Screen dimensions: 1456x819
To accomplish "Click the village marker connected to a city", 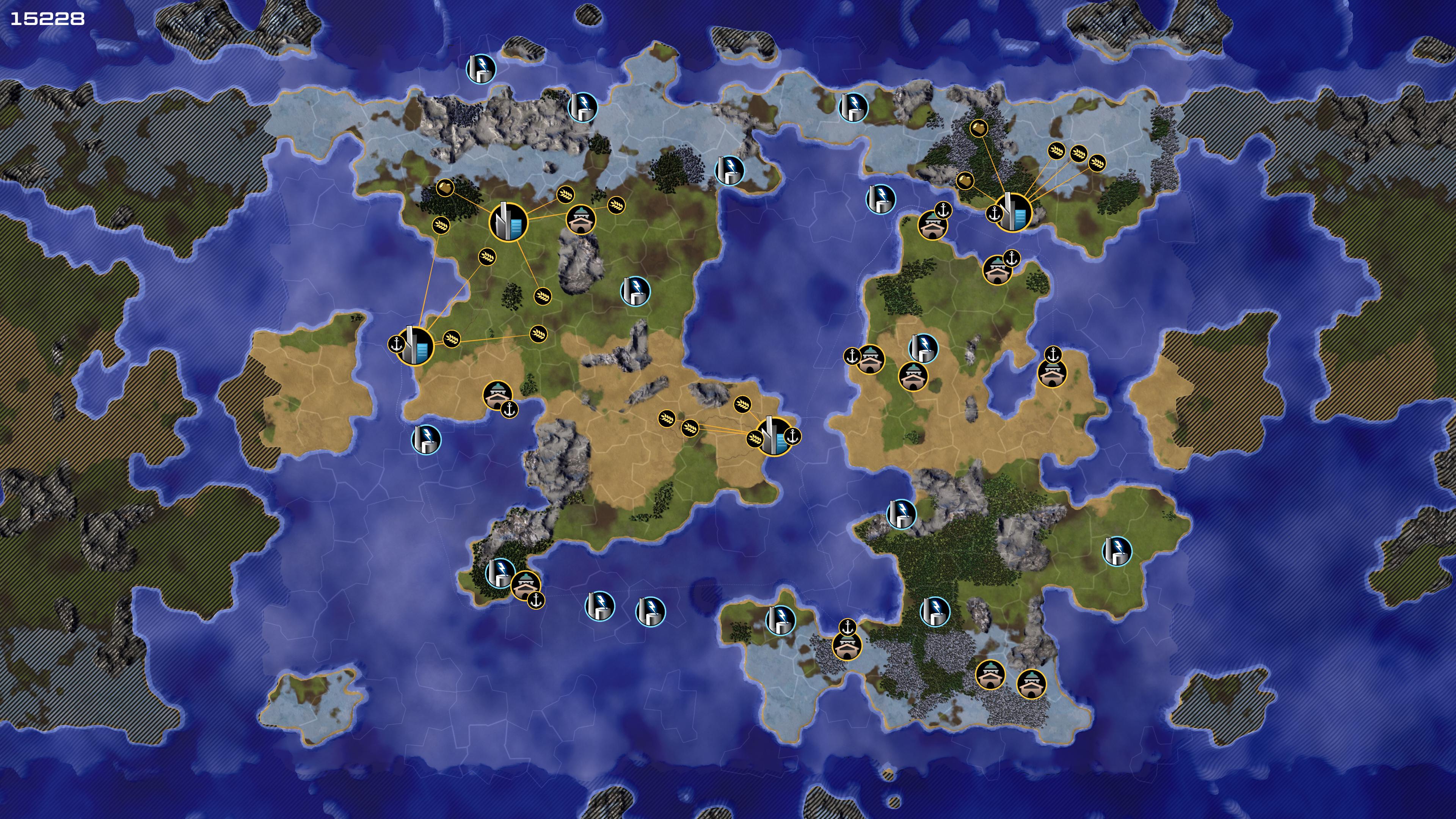I will point(581,219).
